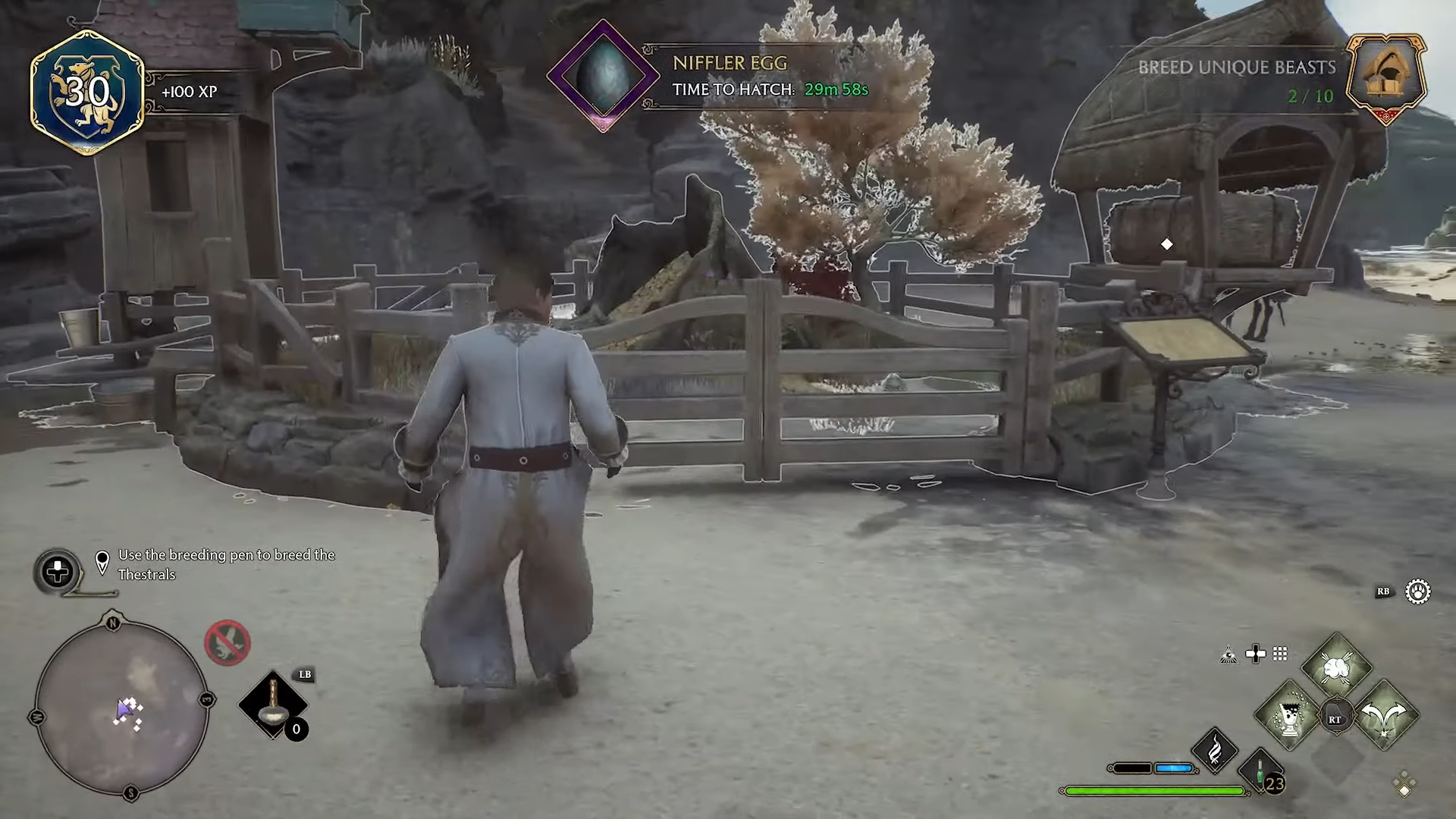1456x819 pixels.
Task: Select the four-diamond spell set selector
Action: (1404, 784)
